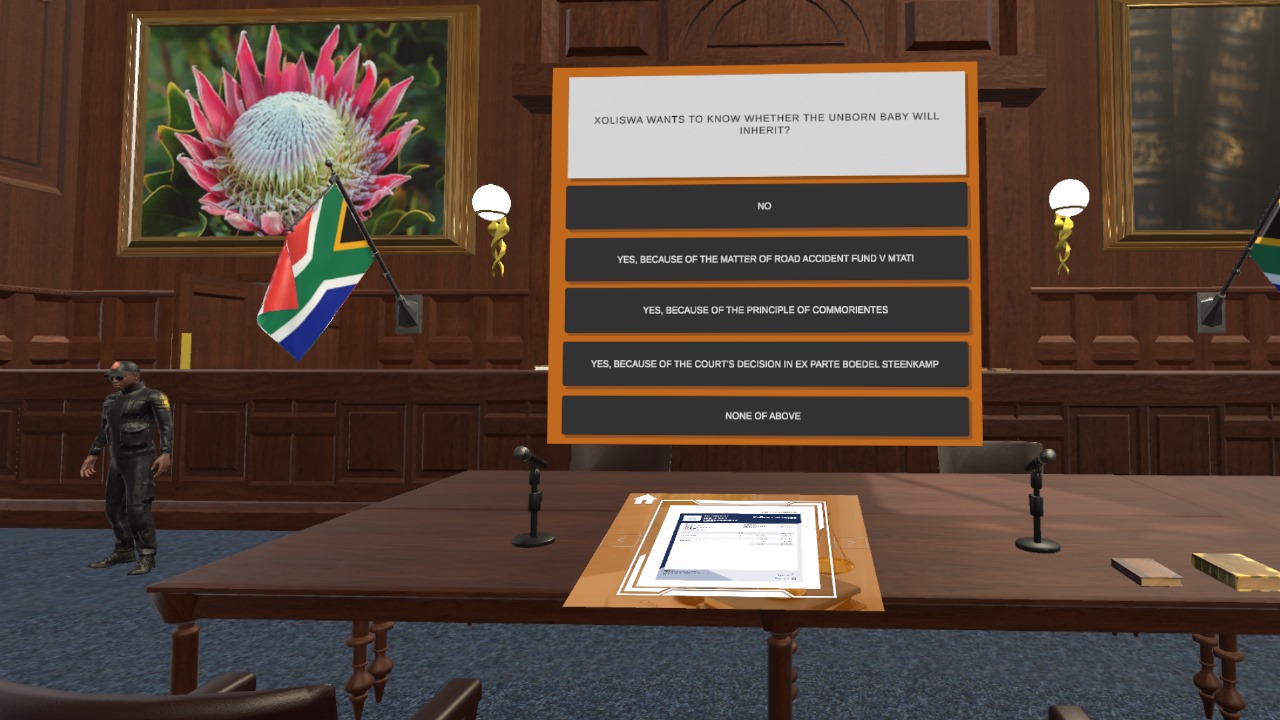Go to the previous document page arrow
Screen dimensions: 1280x720
tap(620, 542)
